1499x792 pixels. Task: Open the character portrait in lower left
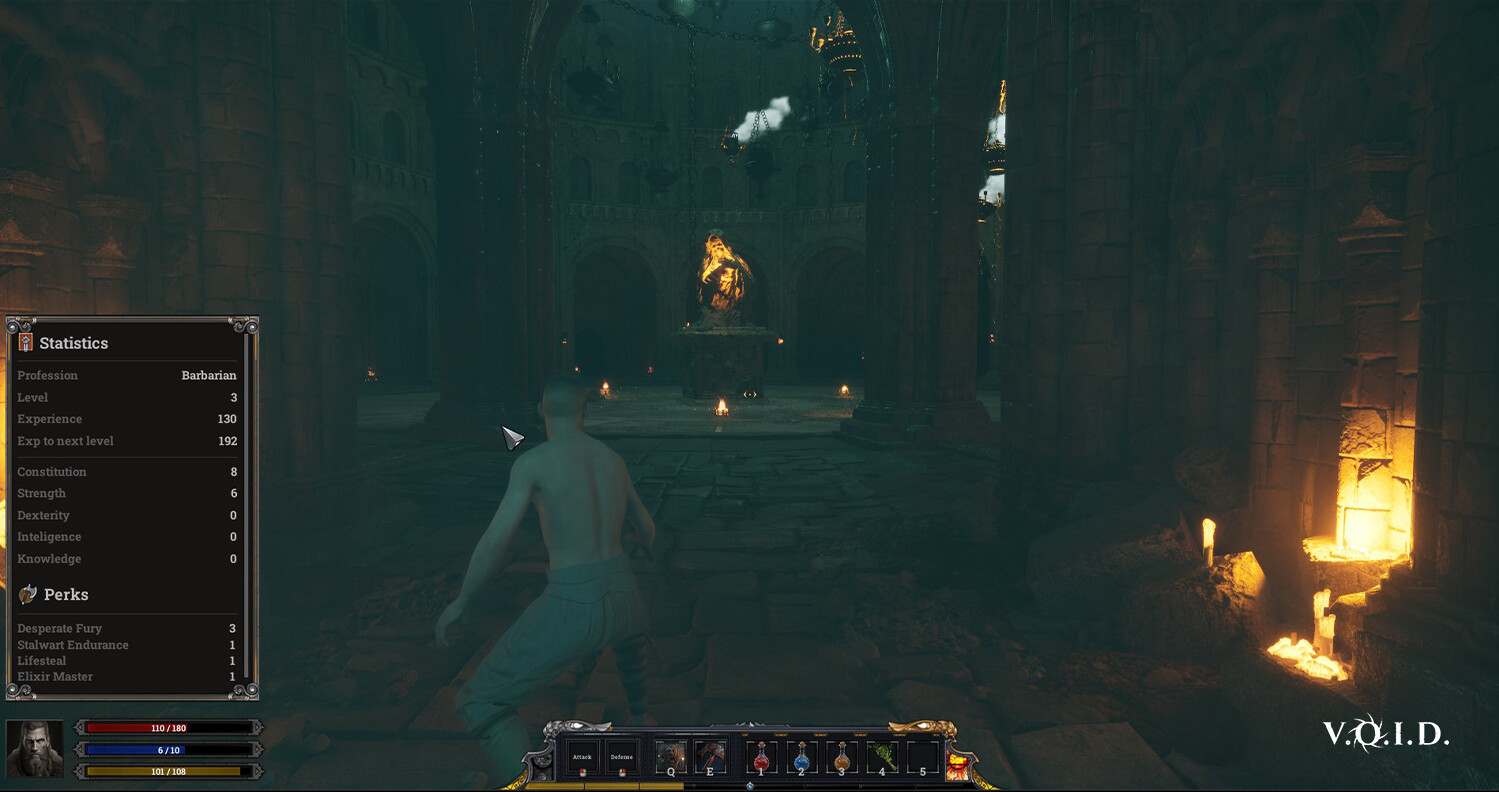[x=36, y=750]
